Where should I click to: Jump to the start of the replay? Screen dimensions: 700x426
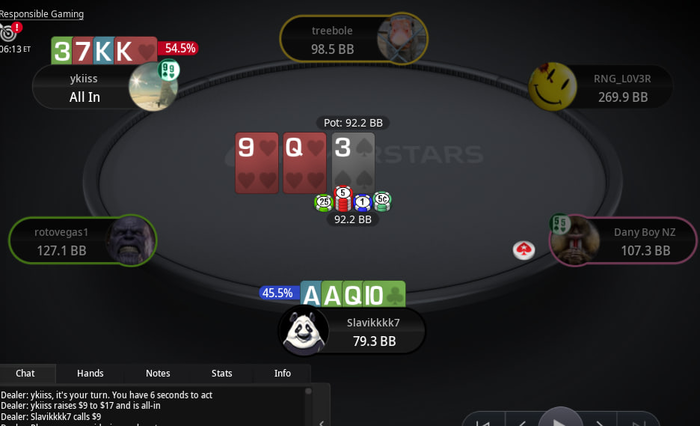point(481,422)
